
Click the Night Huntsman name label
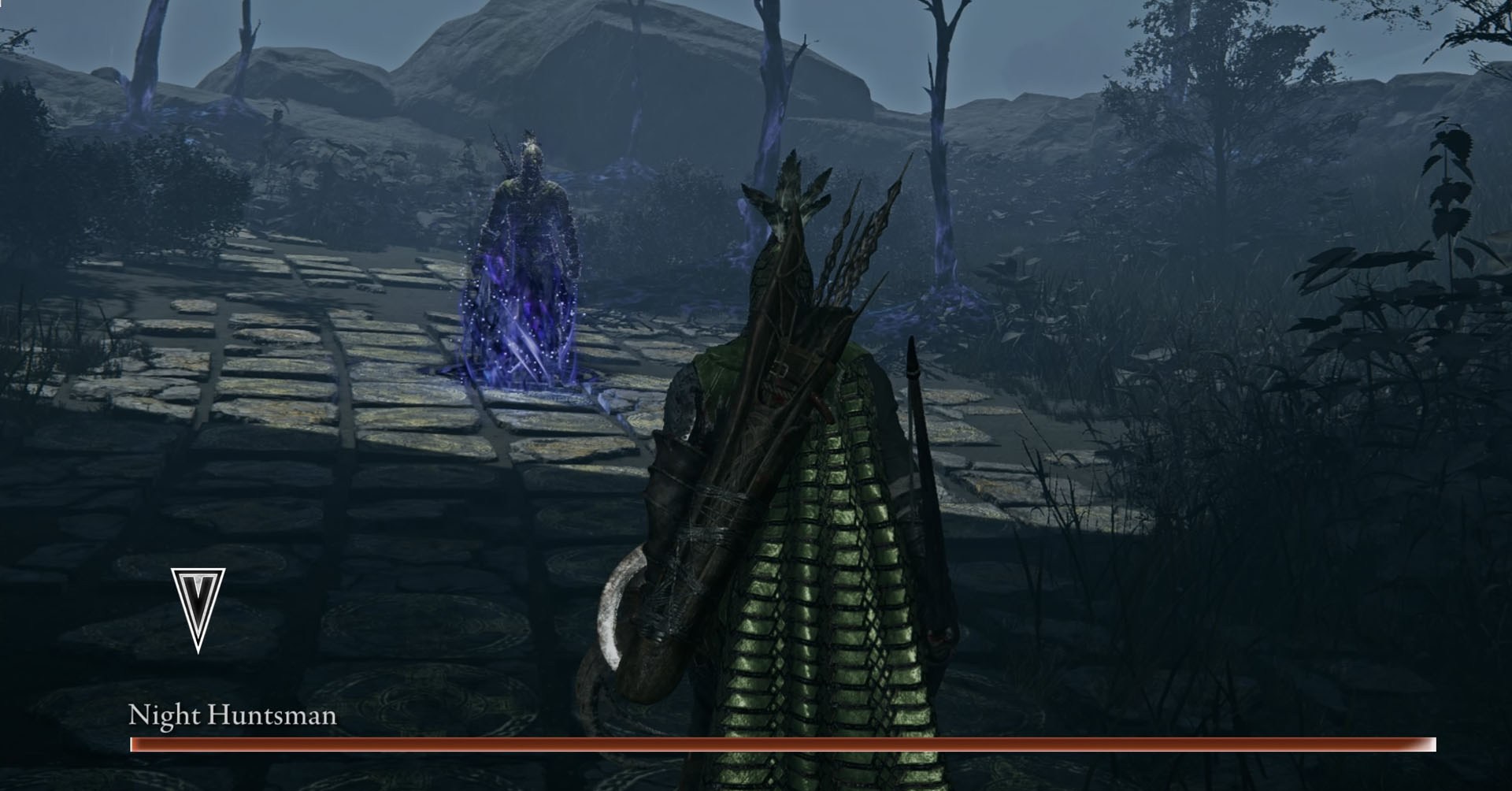(x=232, y=717)
